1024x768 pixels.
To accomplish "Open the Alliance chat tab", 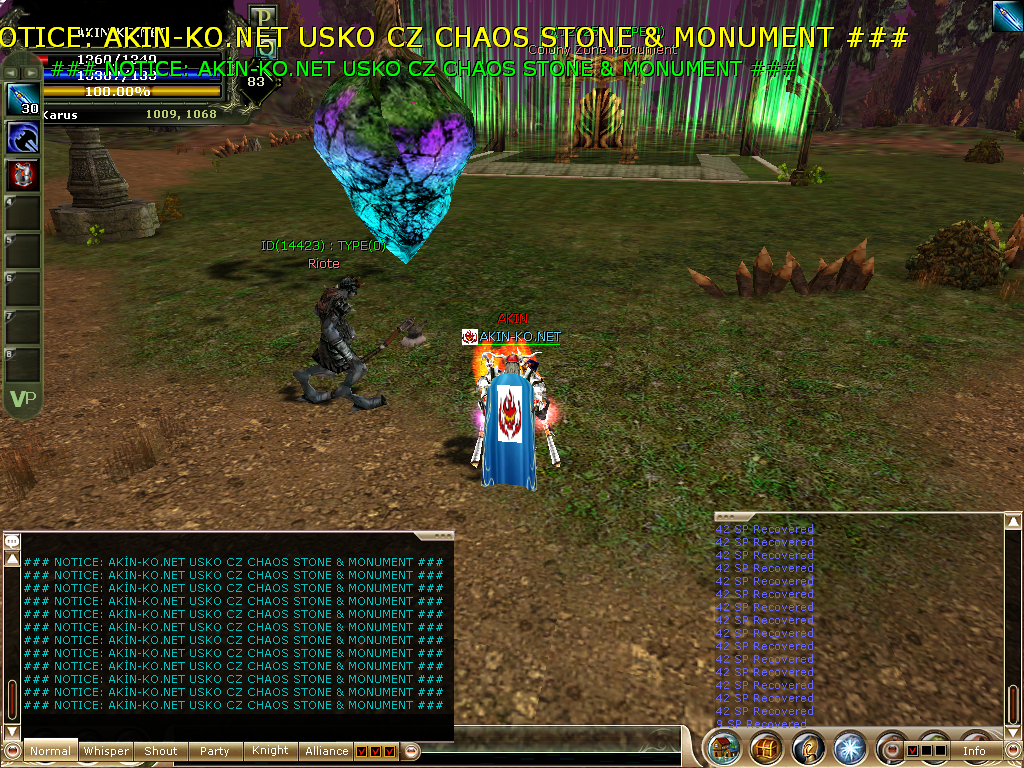I will coord(327,751).
